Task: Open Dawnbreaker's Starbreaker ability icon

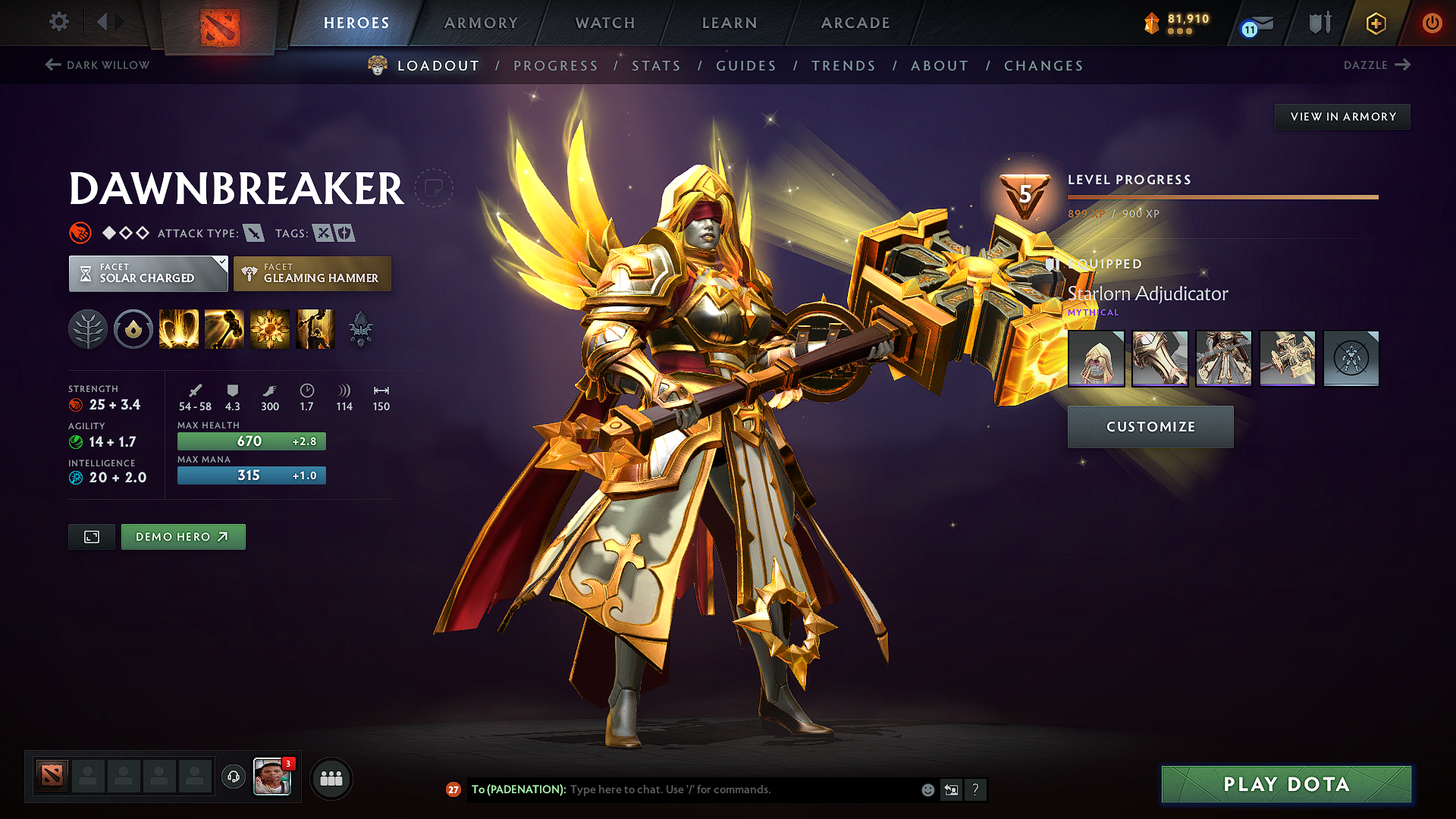Action: 179,328
